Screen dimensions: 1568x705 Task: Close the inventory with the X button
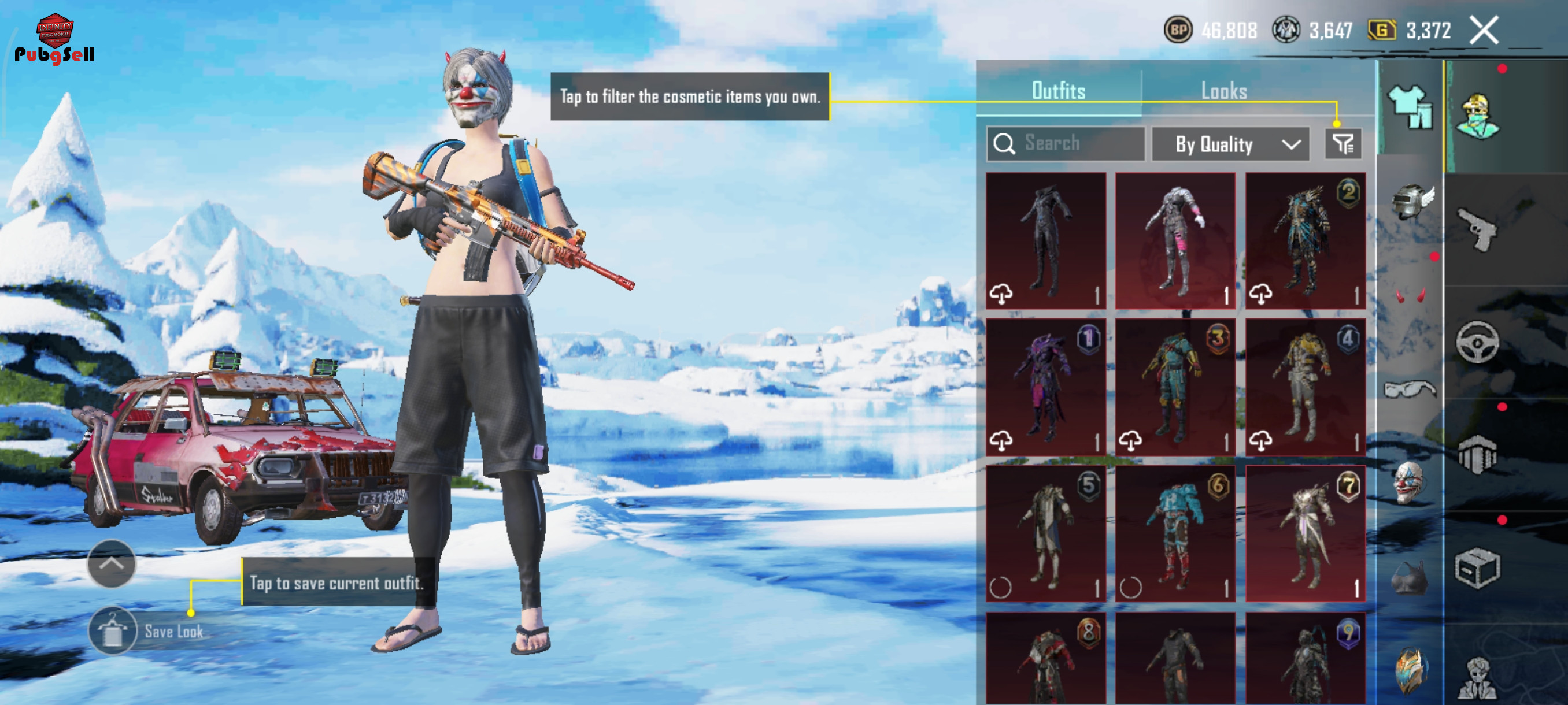[1484, 31]
